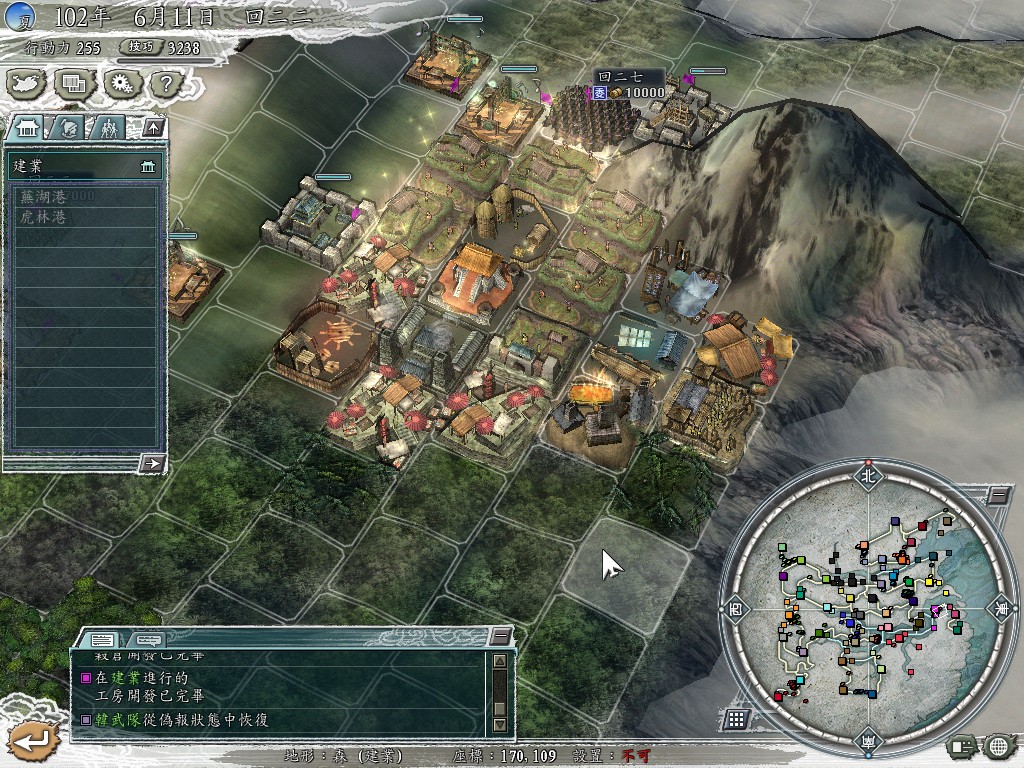The image size is (1024, 768).
Task: Switch to the officer portrait tab
Action: tap(68, 127)
